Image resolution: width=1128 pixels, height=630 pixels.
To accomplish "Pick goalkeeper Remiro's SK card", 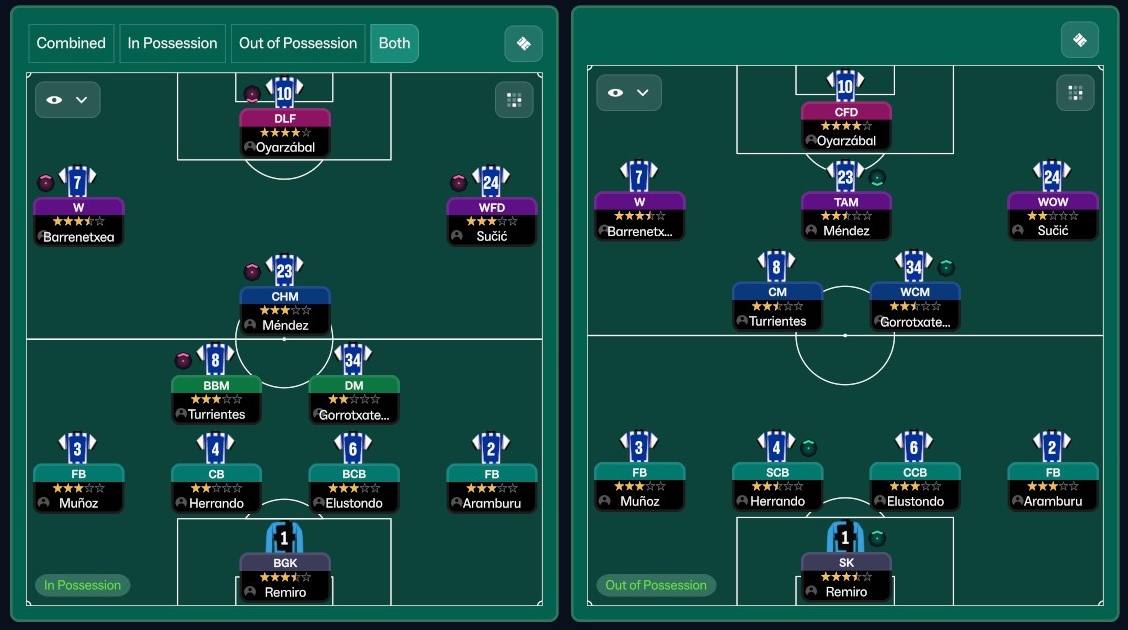I will click(846, 576).
